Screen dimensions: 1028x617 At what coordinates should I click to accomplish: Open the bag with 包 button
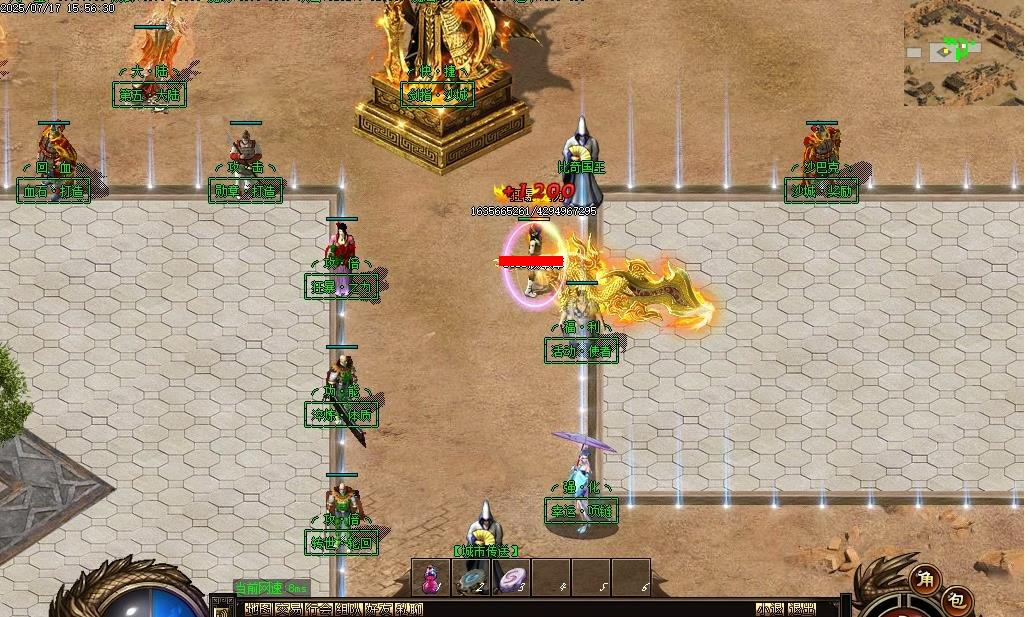pos(957,600)
